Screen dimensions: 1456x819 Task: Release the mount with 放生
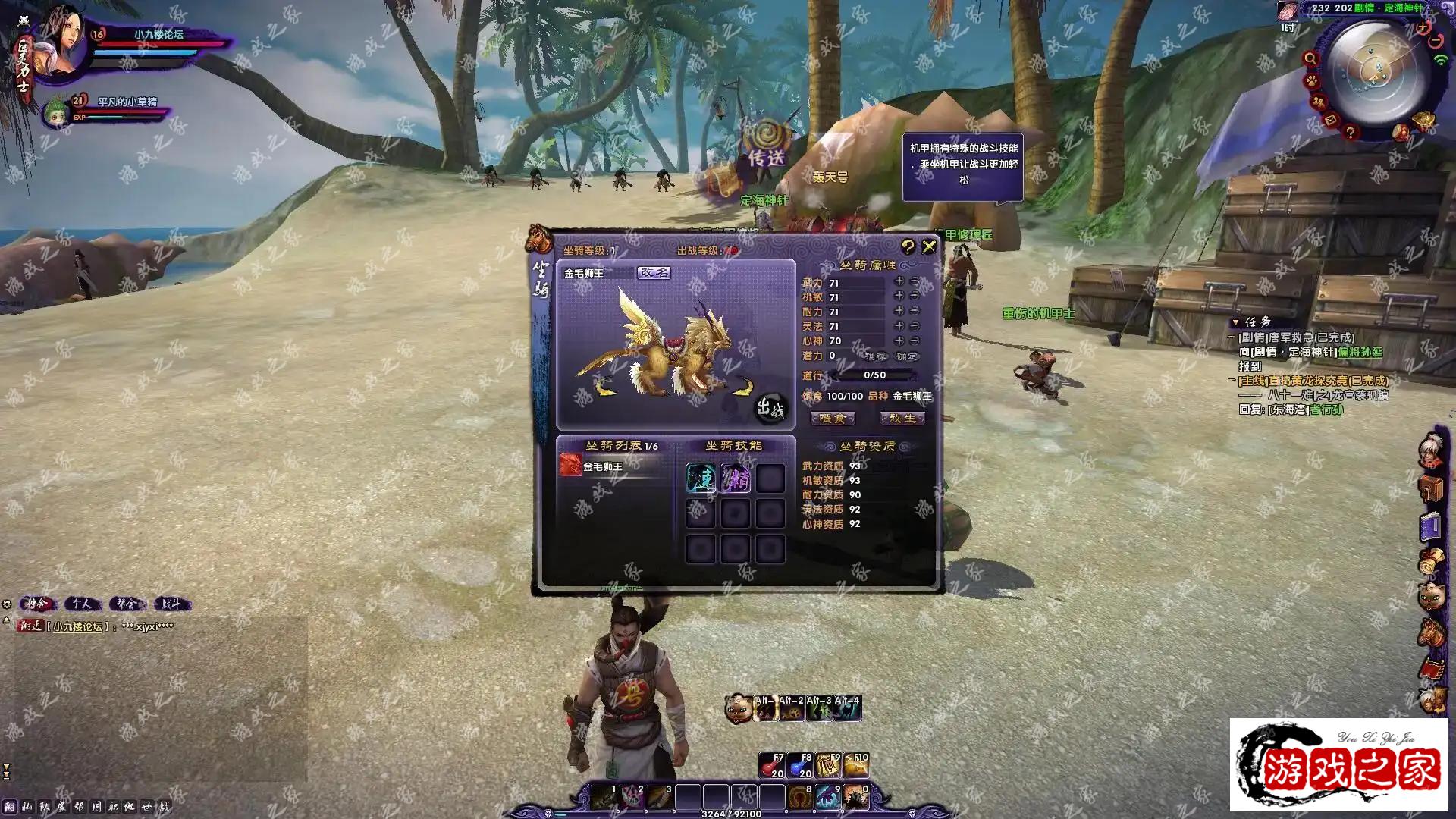[x=902, y=419]
